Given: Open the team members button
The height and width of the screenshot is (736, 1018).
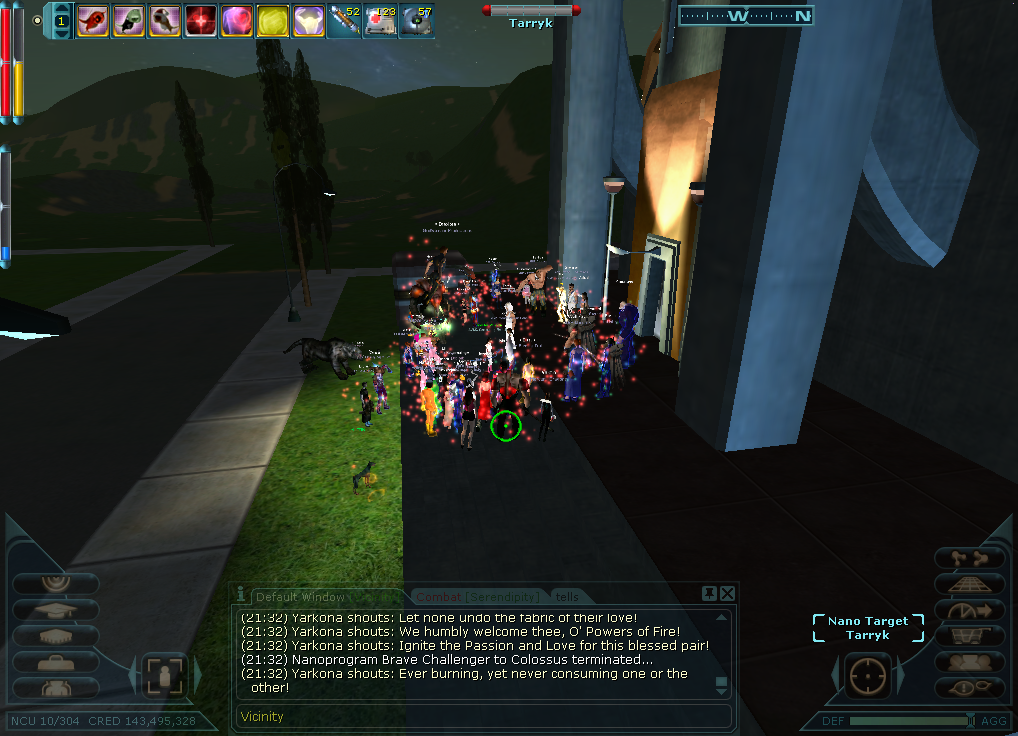Looking at the screenshot, I should [969, 661].
